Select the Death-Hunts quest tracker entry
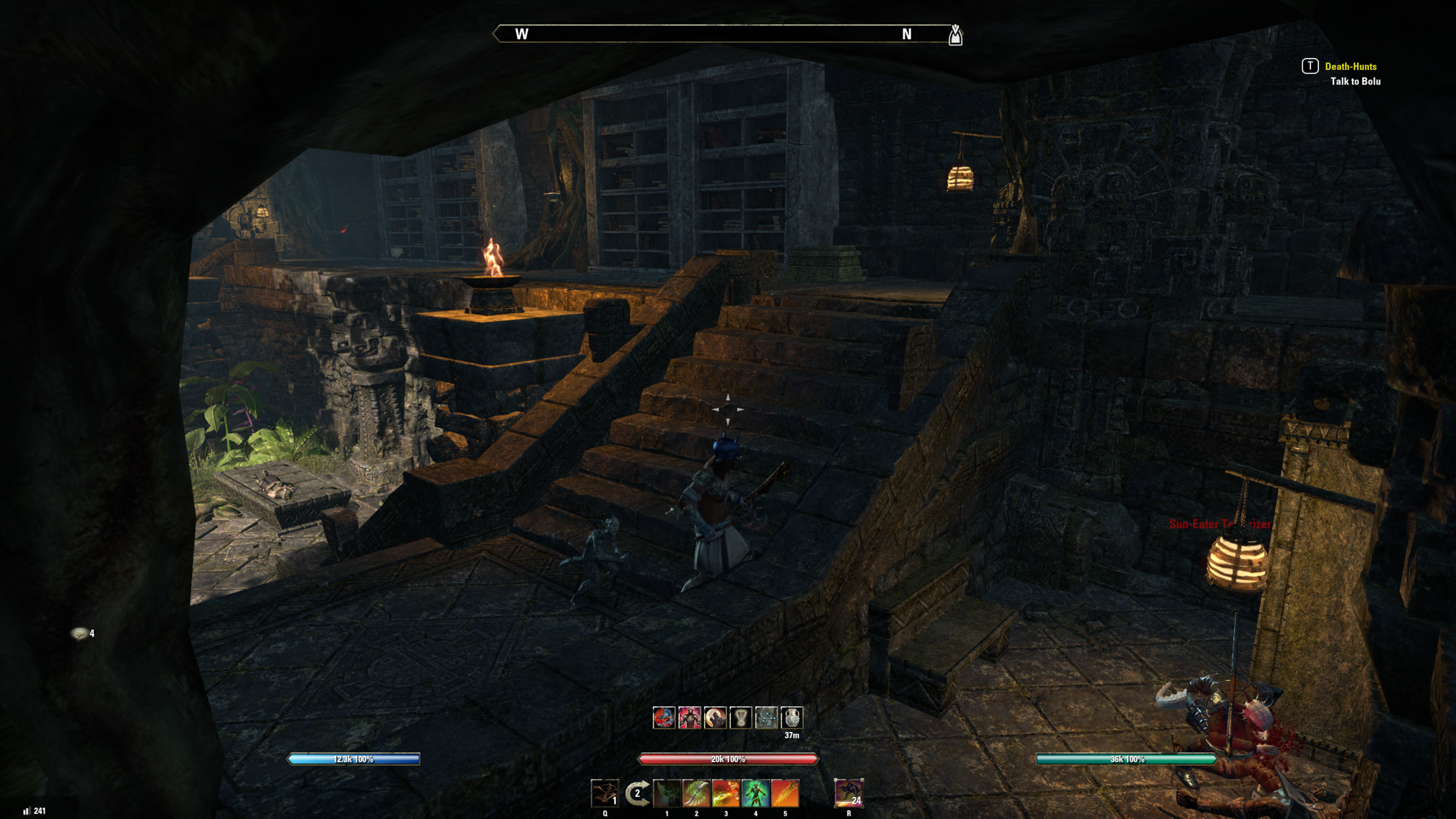Screen dimensions: 1456x819 1350,66
